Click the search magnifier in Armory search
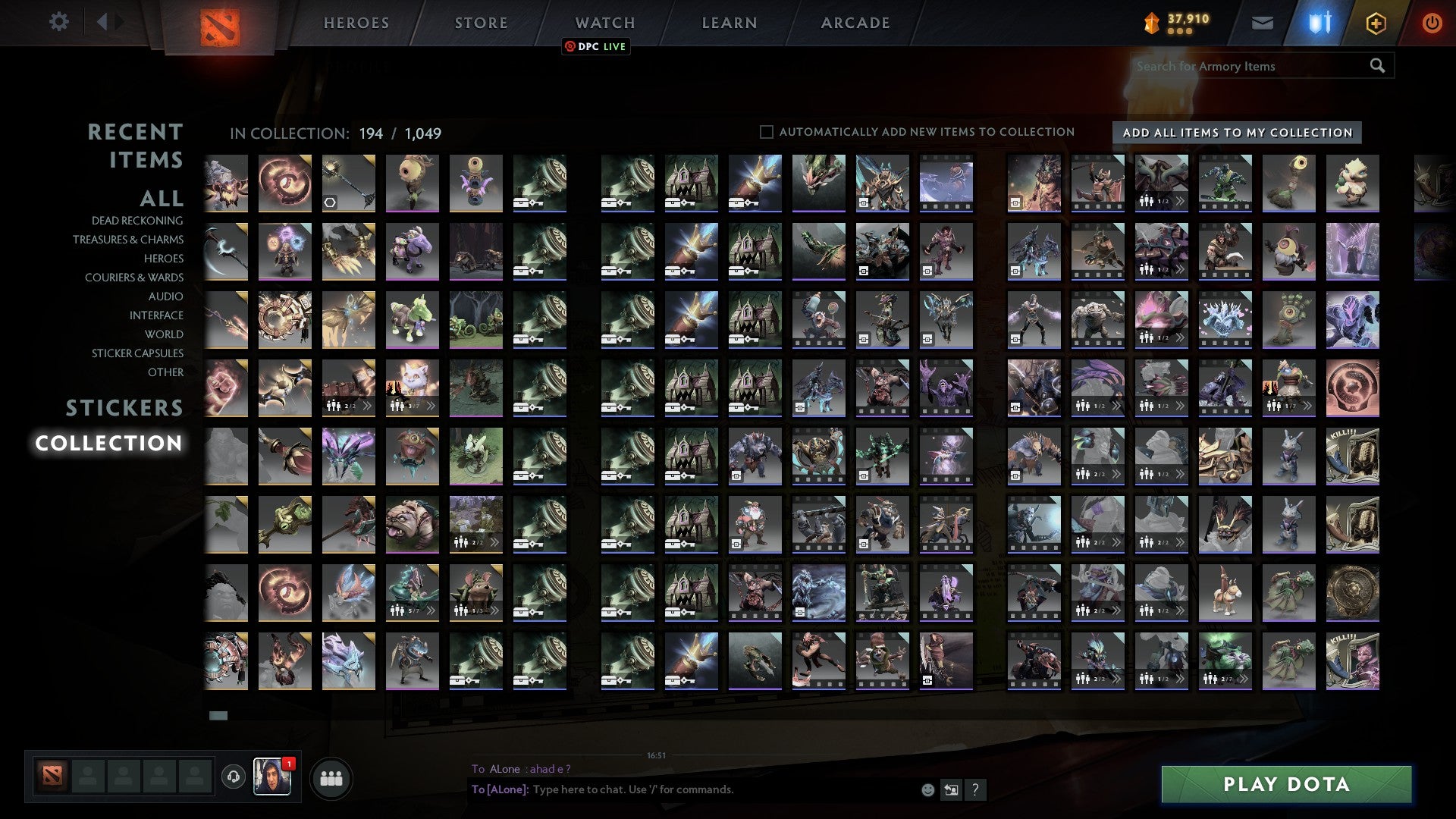This screenshot has height=819, width=1456. pos(1376,66)
